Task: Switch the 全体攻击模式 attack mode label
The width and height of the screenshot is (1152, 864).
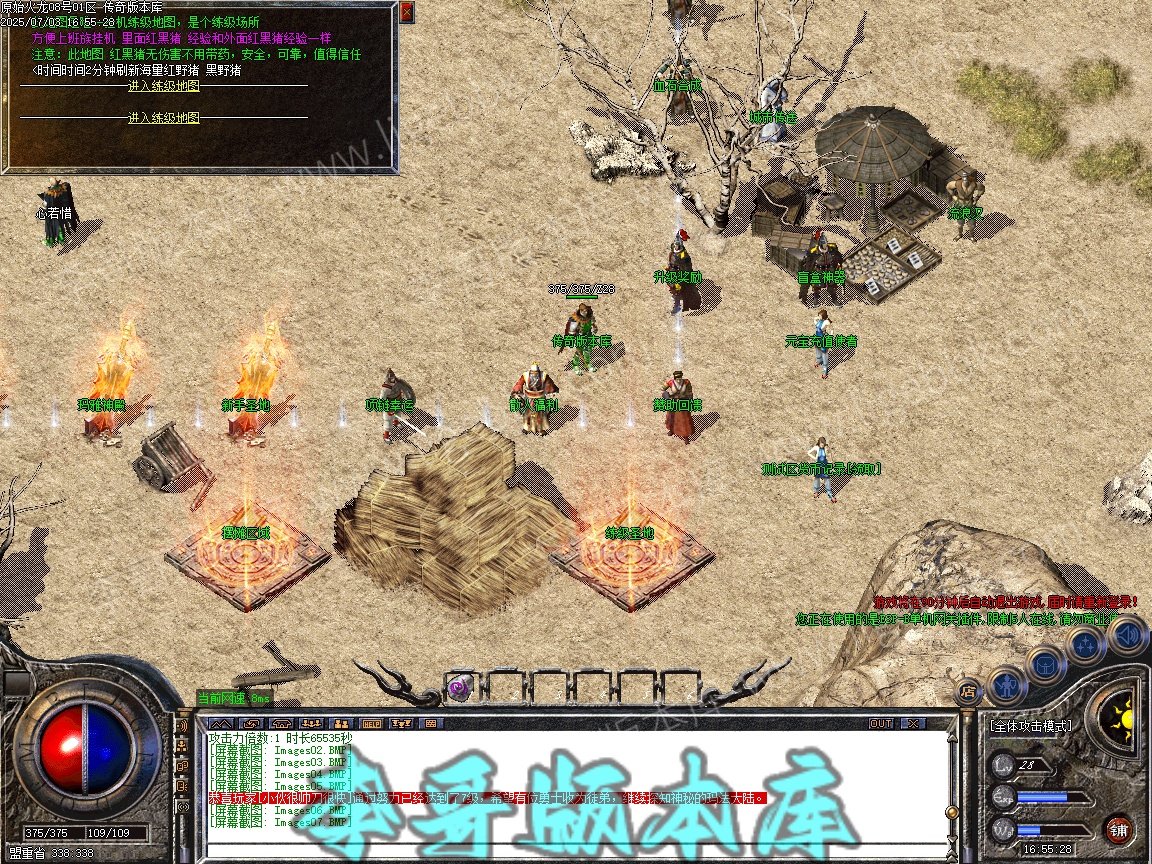Action: (x=1030, y=726)
